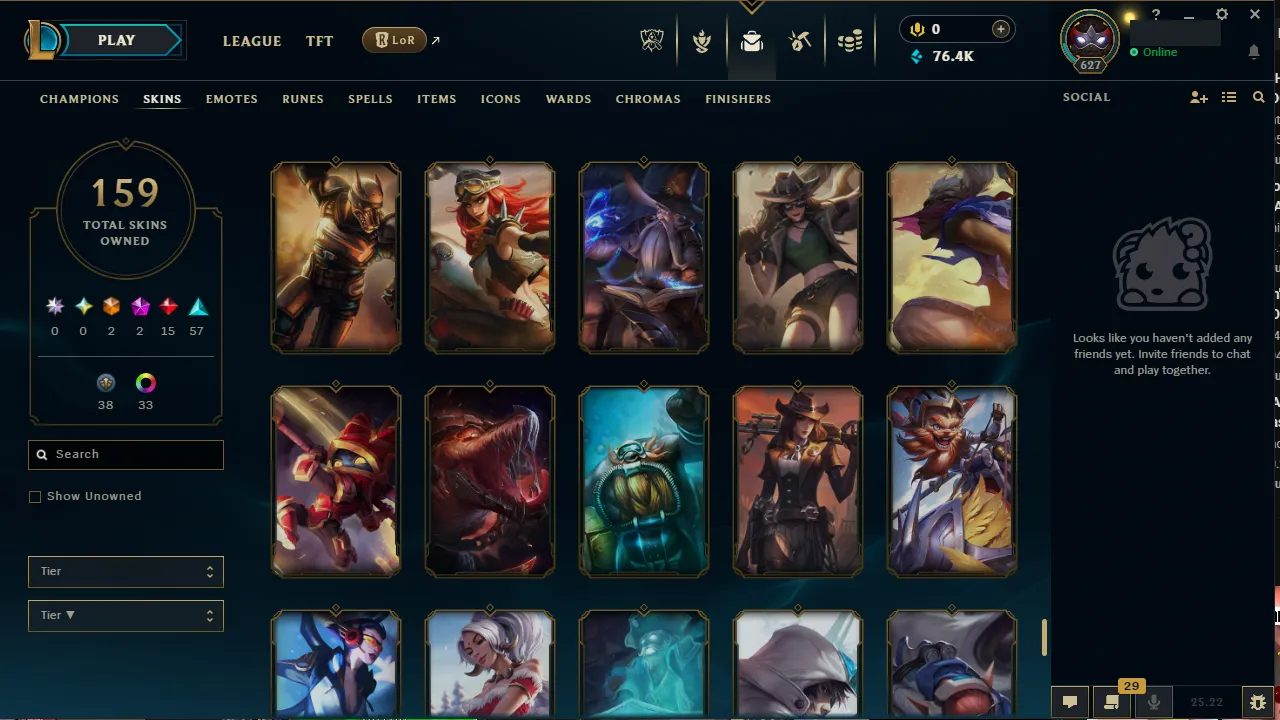
Task: Open friends search with the magnifier icon
Action: [x=1258, y=97]
